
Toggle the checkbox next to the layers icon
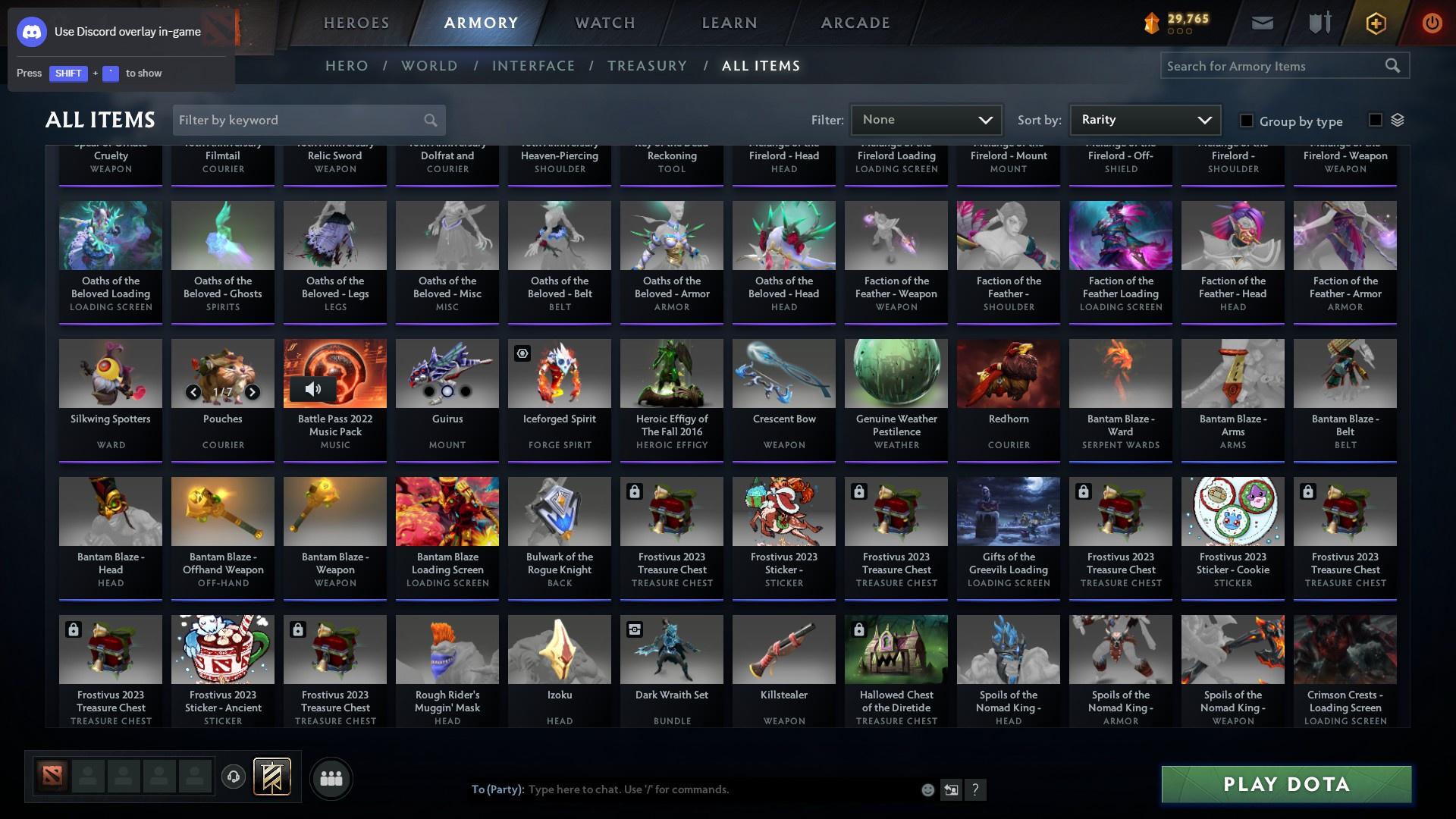click(x=1375, y=119)
